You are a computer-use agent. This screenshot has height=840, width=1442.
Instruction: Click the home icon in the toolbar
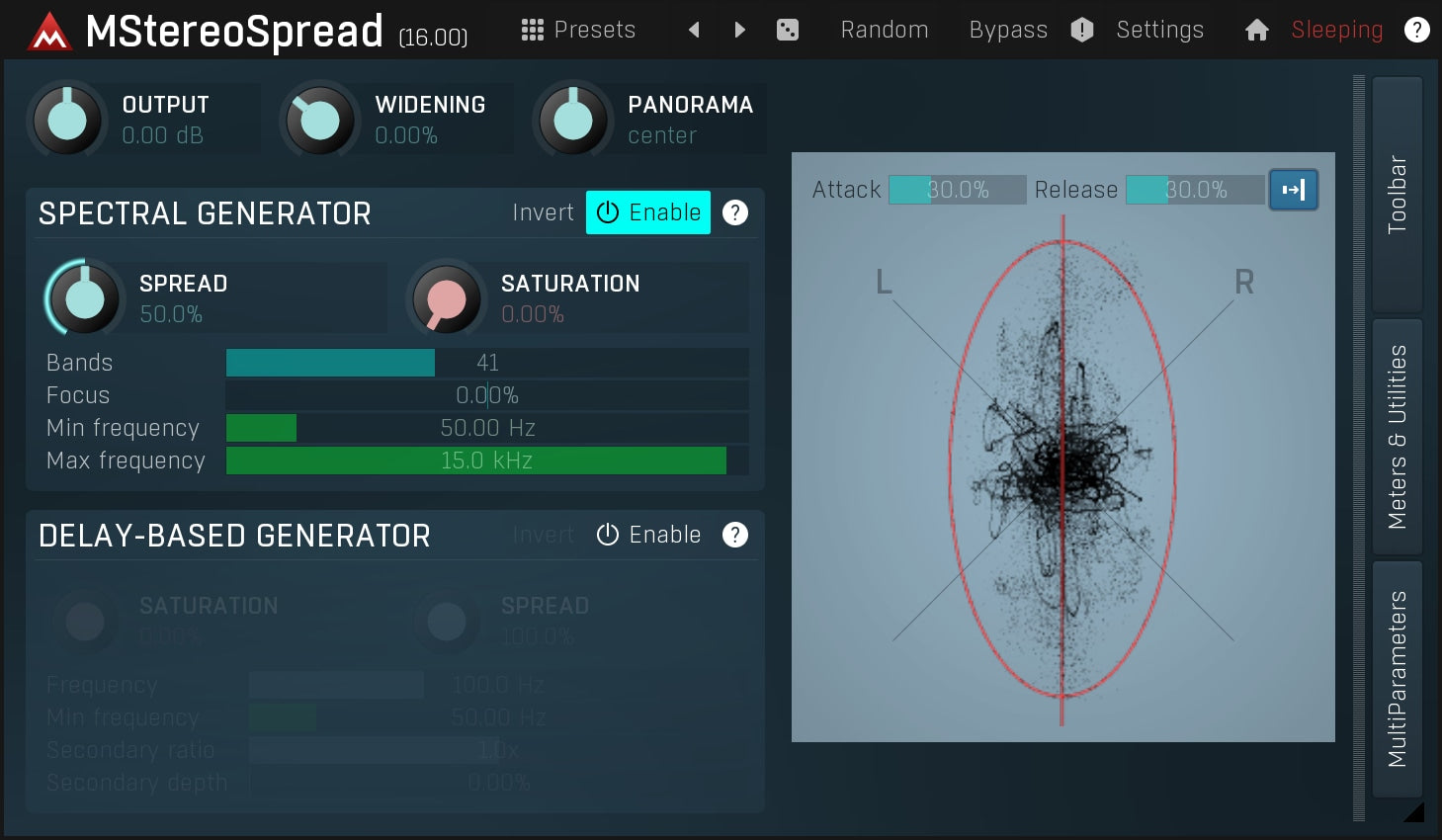pos(1256,30)
